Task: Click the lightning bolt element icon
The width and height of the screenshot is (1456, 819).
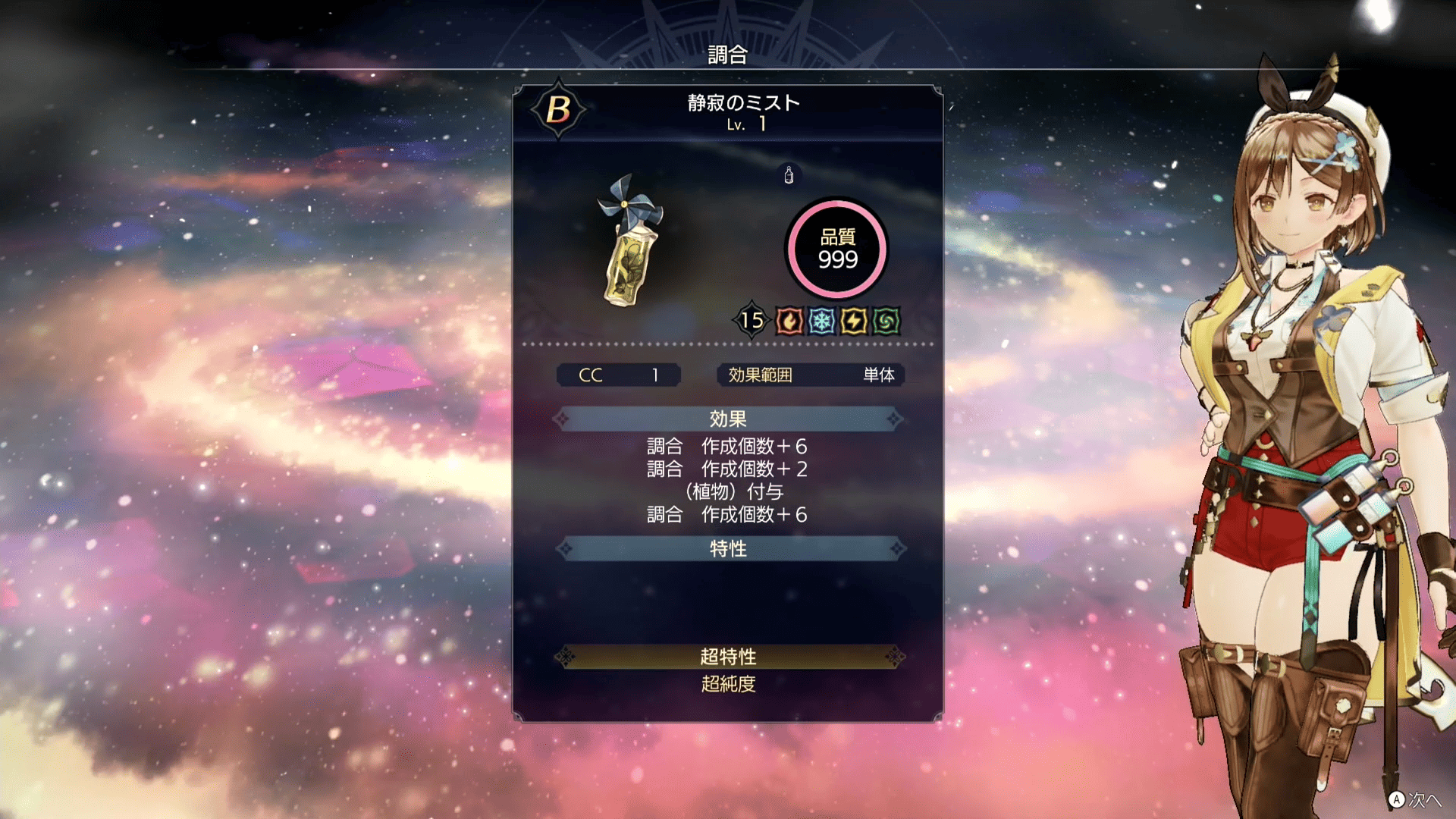Action: point(854,322)
